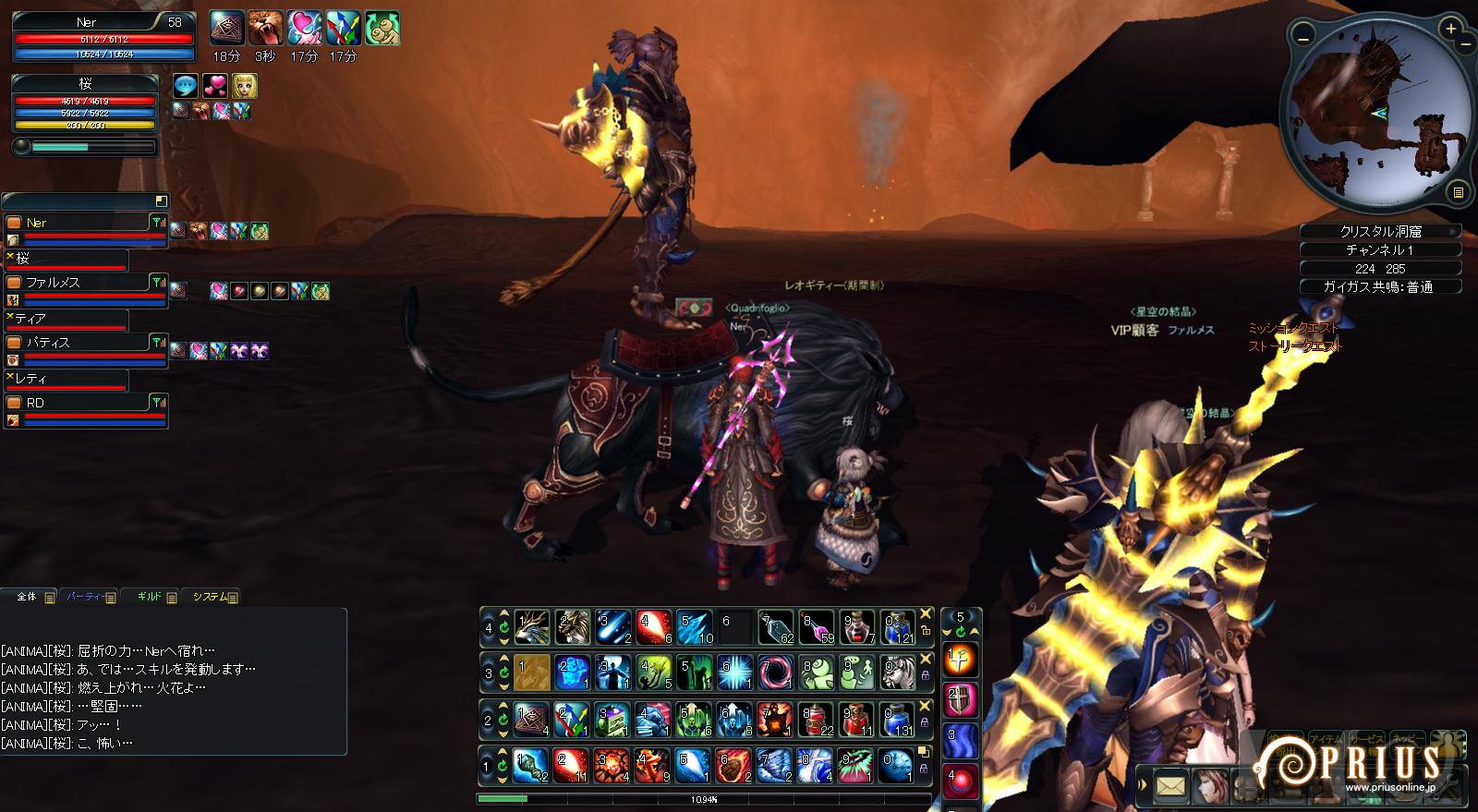The height and width of the screenshot is (812, 1478).
Task: Open the mail envelope icon
Action: pyautogui.click(x=1169, y=786)
